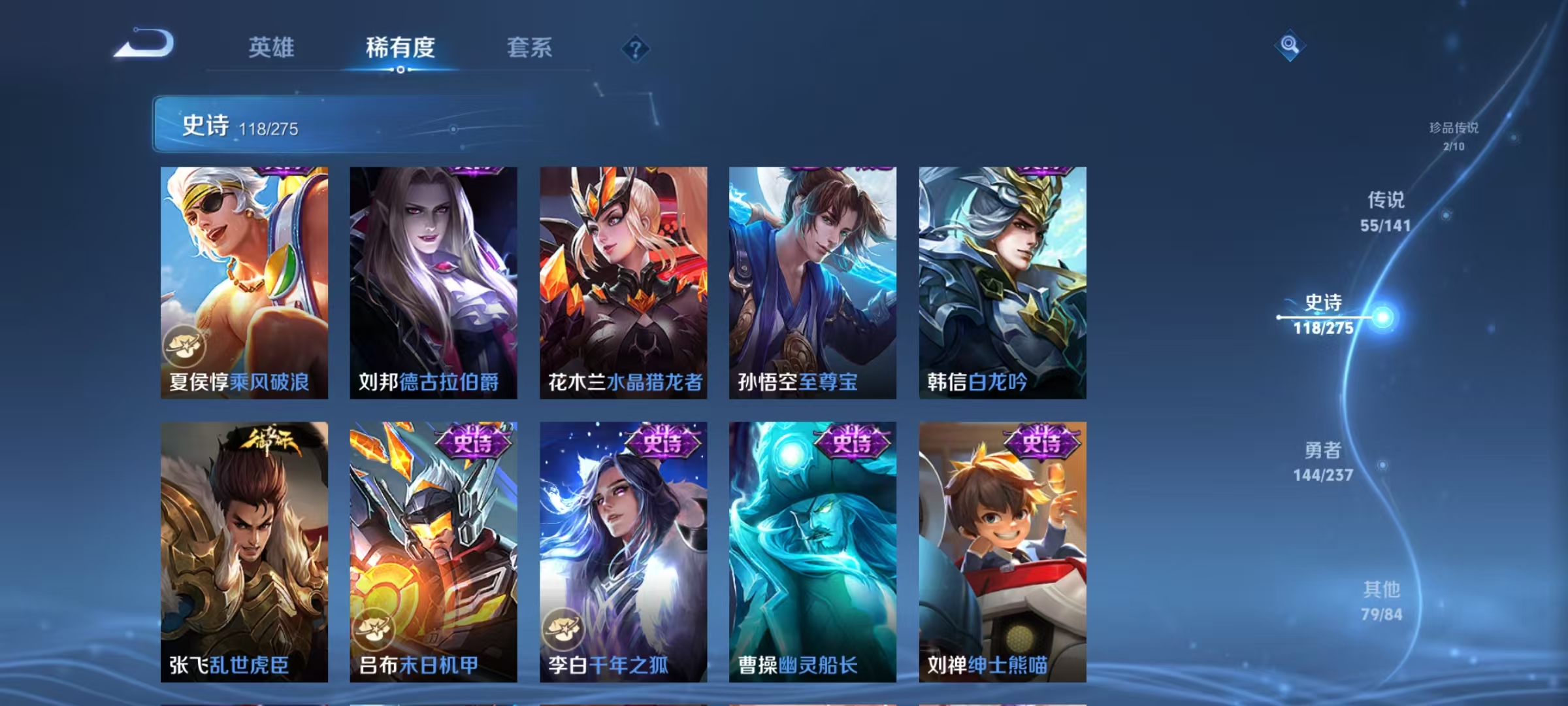Open the 刘邦德古拉伯爵 skin card
Screen dimensions: 1568x706
[434, 281]
